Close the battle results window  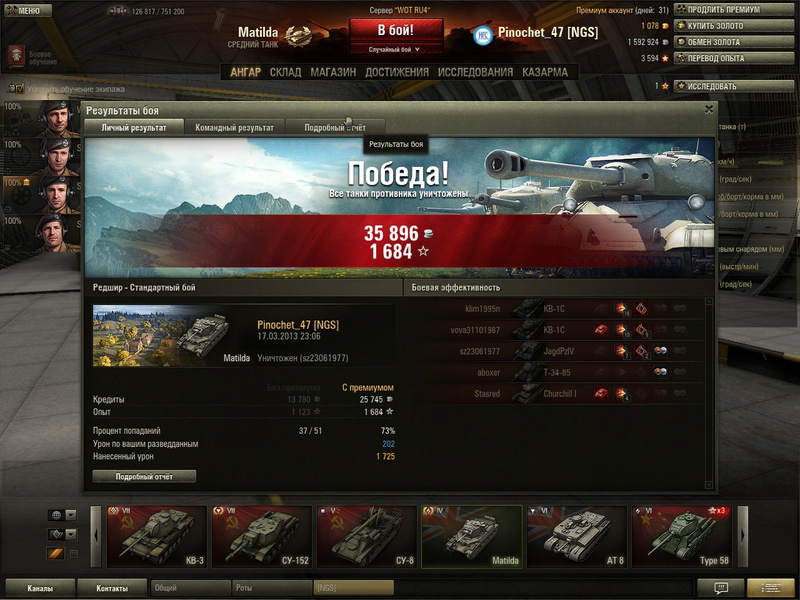(709, 109)
